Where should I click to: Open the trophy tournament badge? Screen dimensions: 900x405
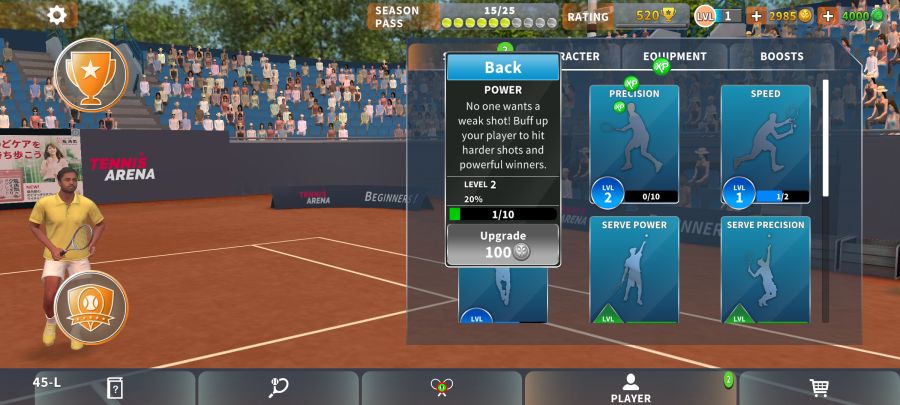pos(91,73)
